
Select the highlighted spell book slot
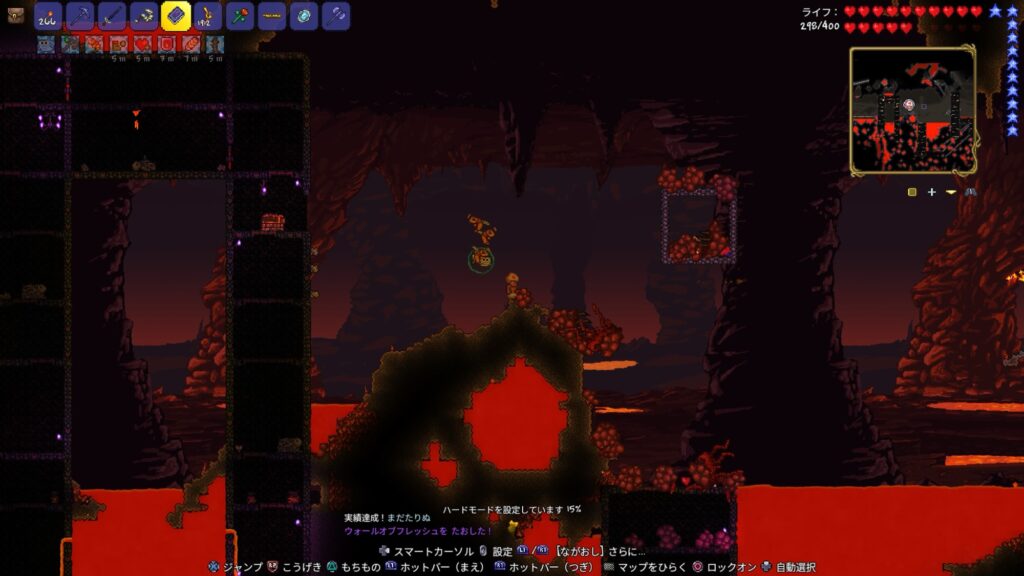click(x=176, y=16)
